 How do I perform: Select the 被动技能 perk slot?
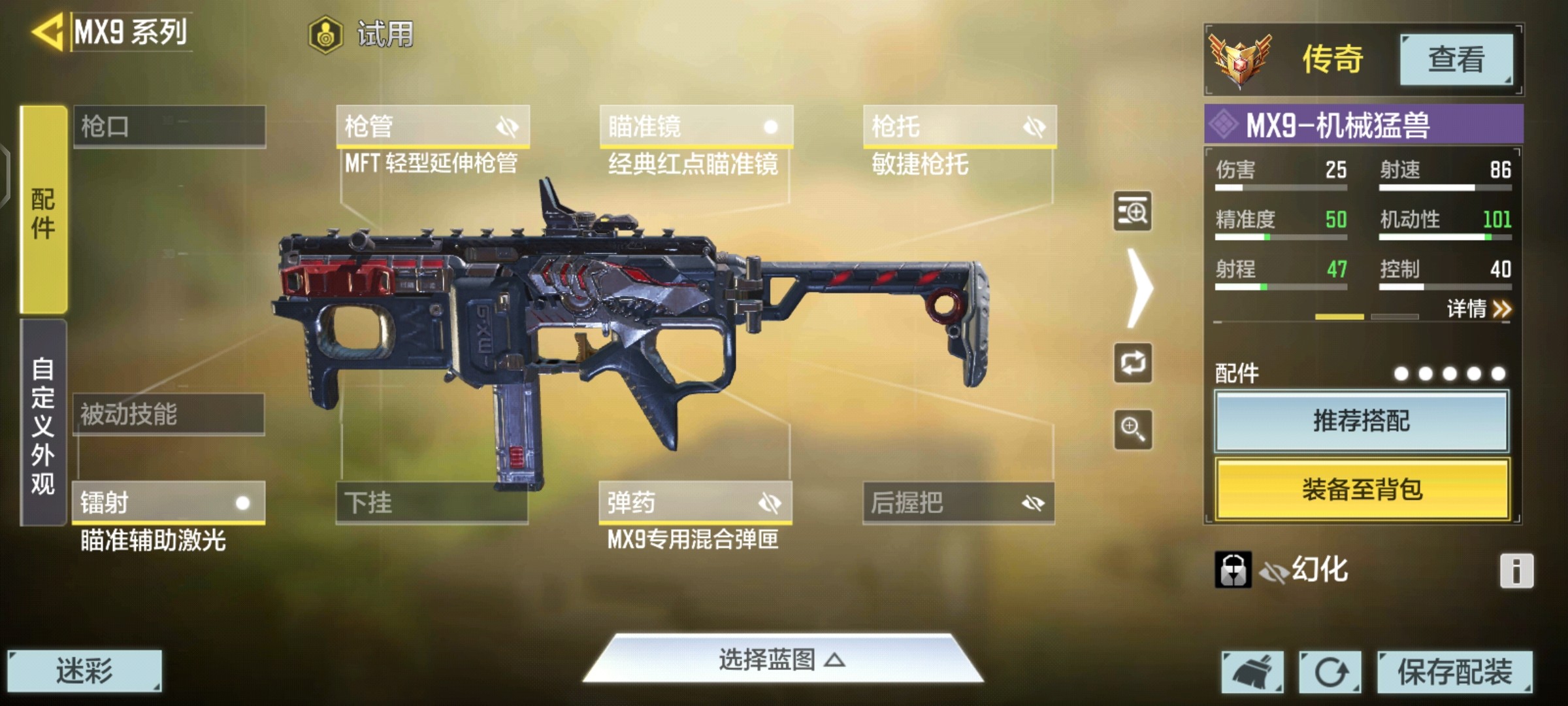(169, 414)
